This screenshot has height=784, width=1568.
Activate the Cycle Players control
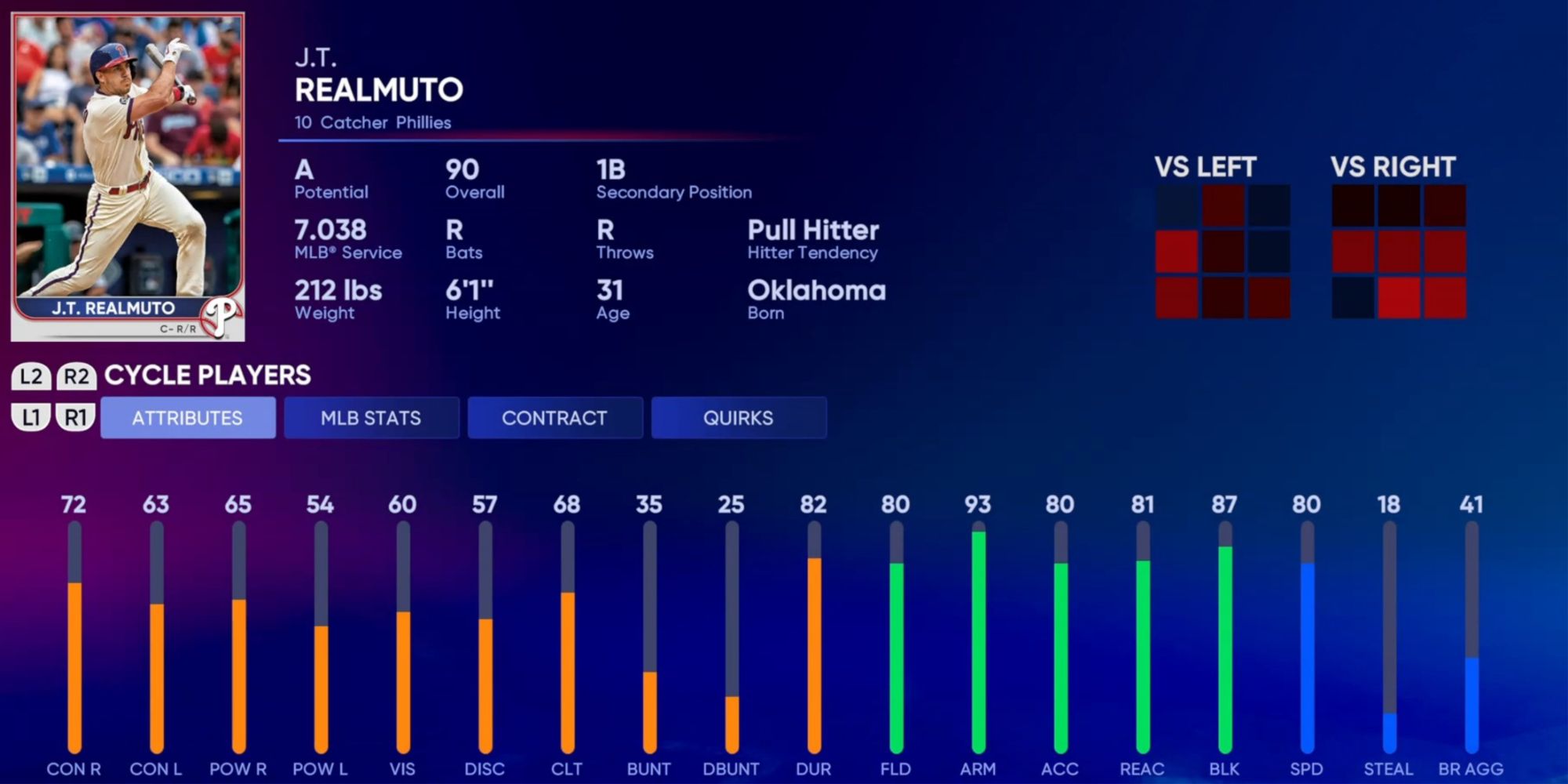pos(208,376)
